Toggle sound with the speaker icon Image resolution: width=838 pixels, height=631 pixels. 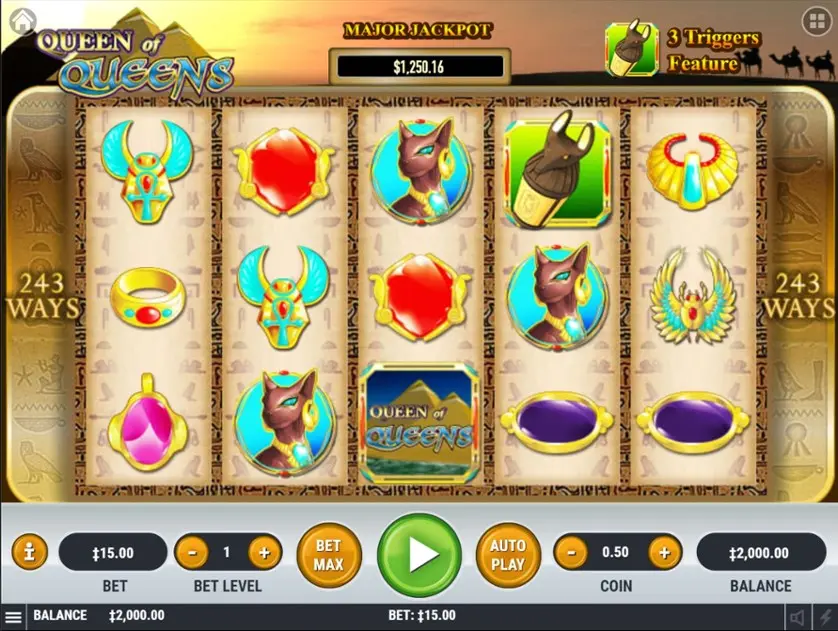[x=797, y=617]
